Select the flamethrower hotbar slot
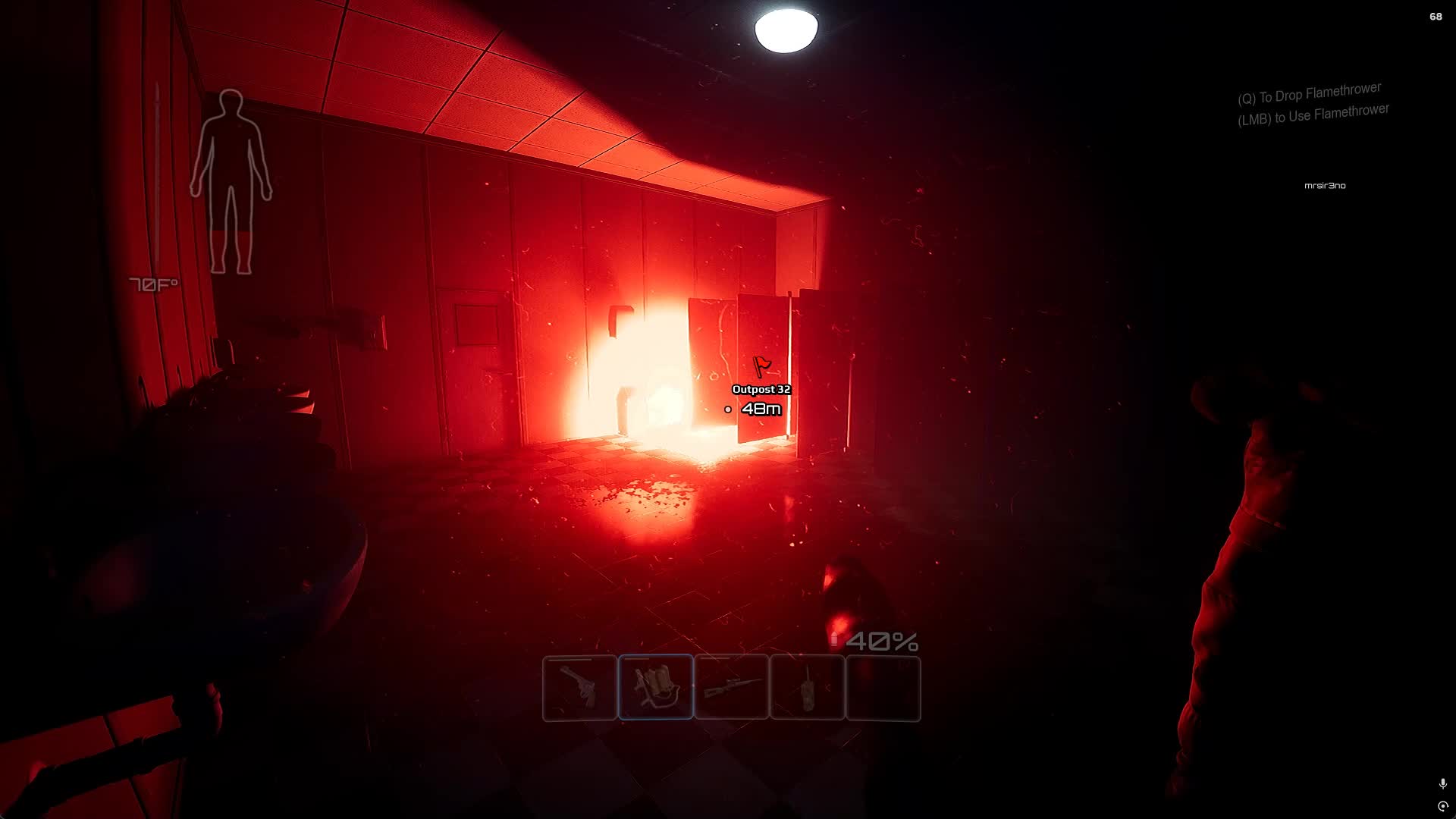1456x819 pixels. (x=656, y=688)
